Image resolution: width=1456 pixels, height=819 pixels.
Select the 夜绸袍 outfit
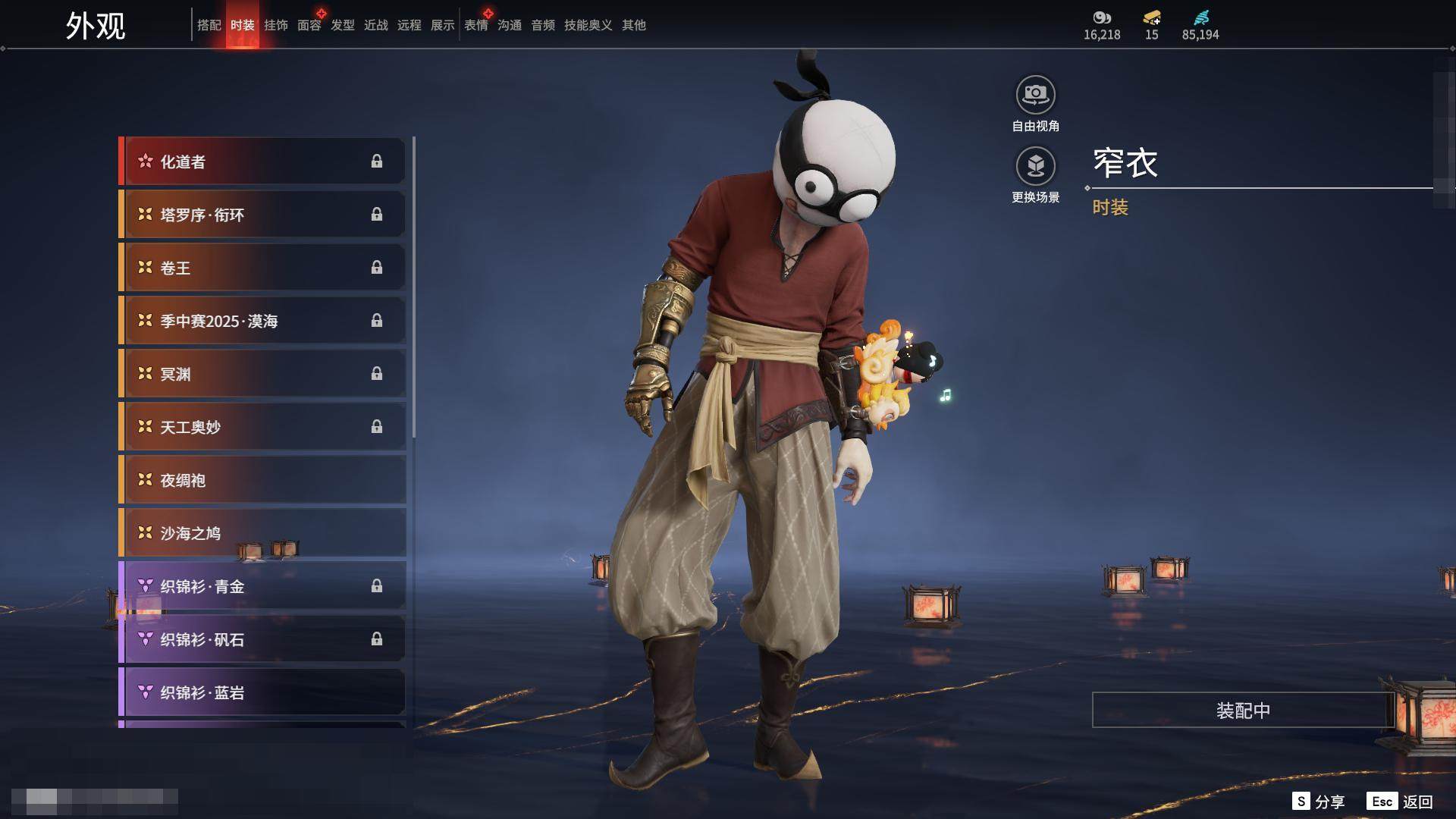(262, 480)
